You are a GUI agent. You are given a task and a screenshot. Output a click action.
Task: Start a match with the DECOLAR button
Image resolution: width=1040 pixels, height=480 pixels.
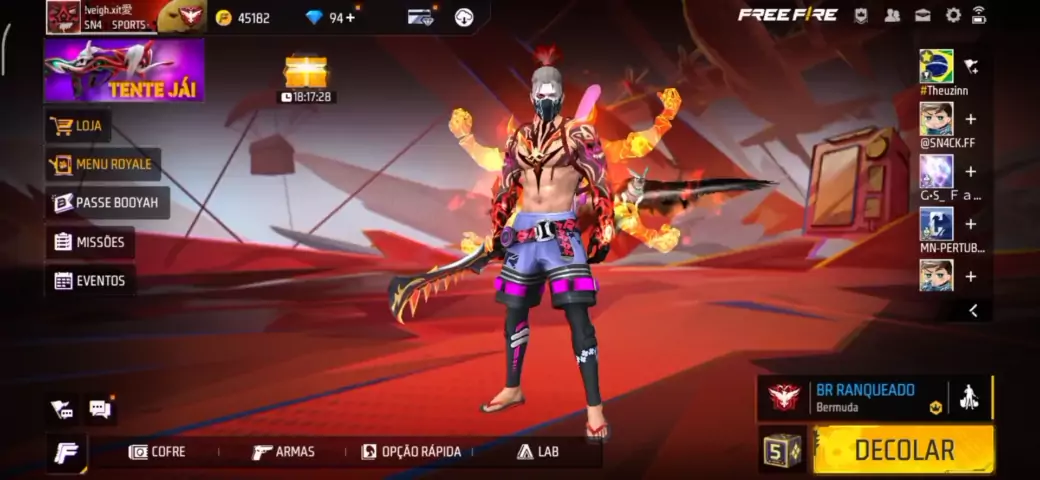click(x=903, y=449)
